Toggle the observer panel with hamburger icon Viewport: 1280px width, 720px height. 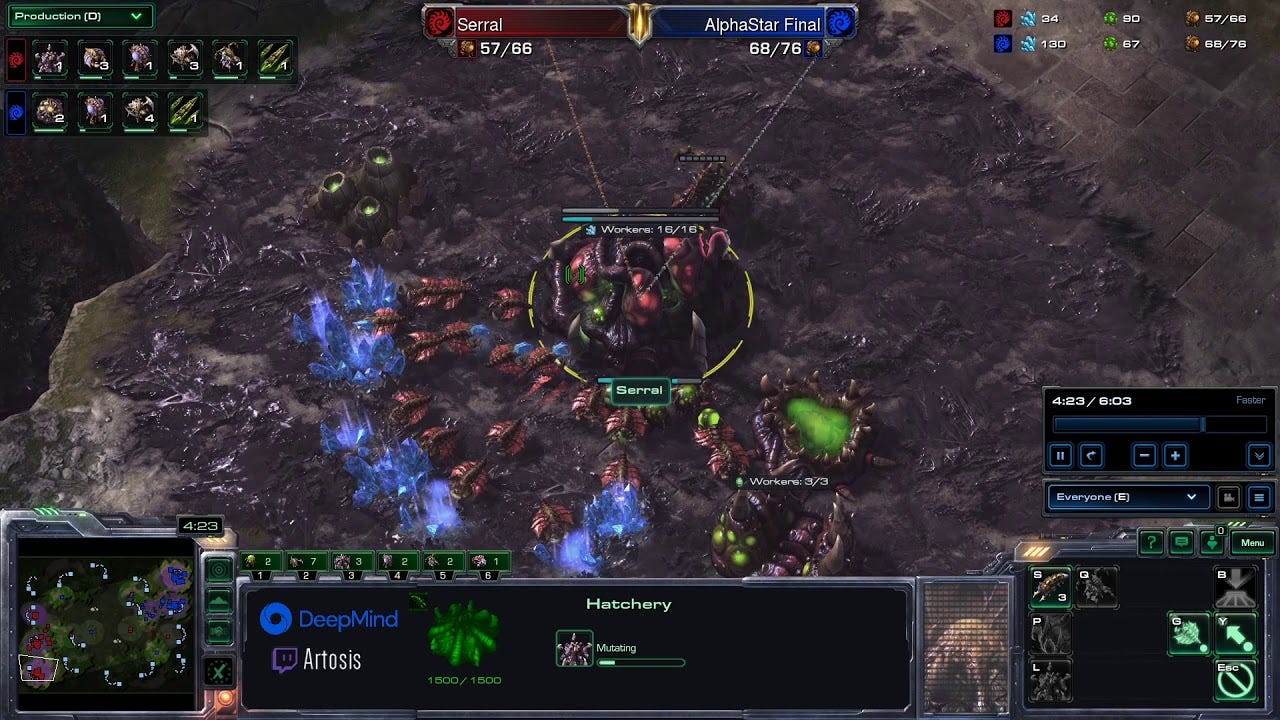click(1260, 497)
